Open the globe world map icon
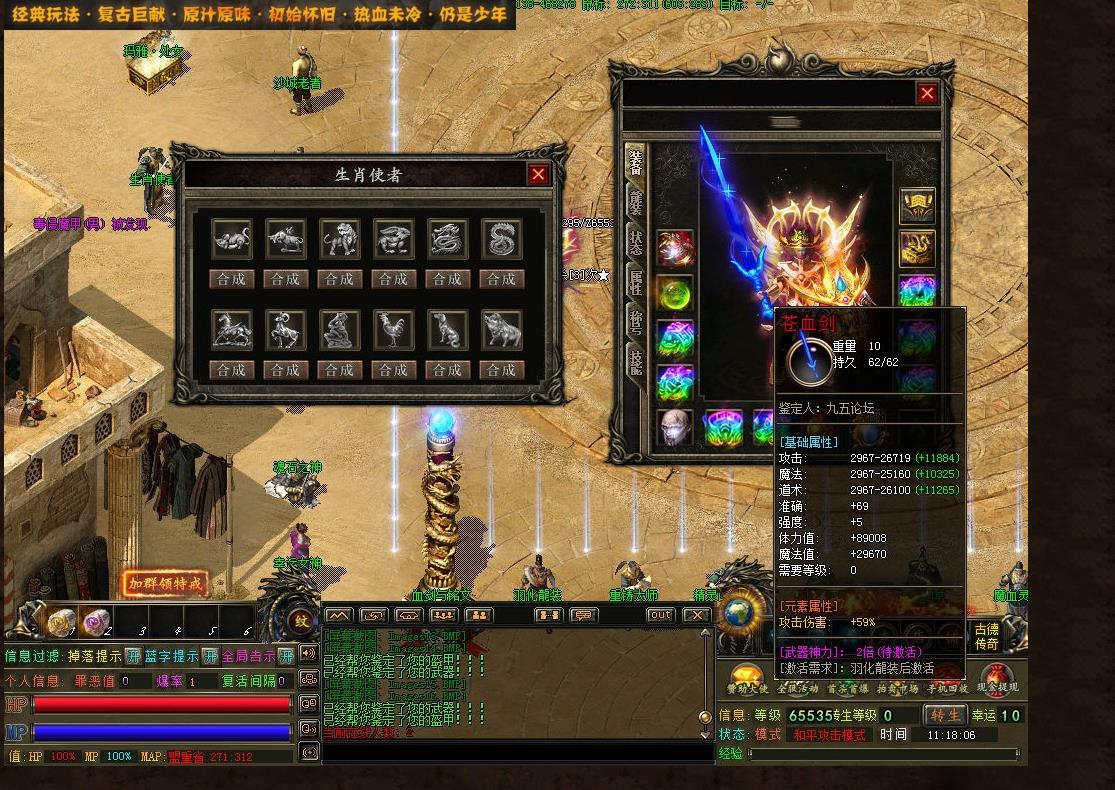Image resolution: width=1115 pixels, height=790 pixels. pos(739,612)
